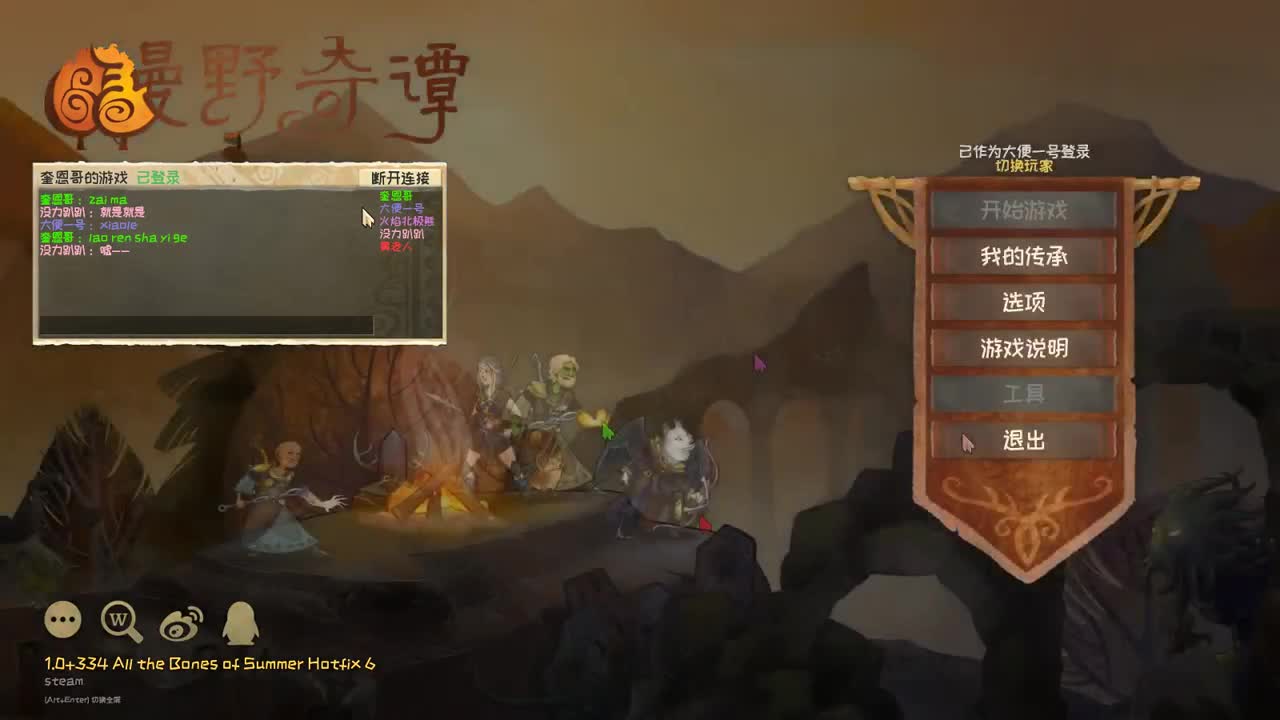
Task: Open 我的传承 legacy screen
Action: coord(1022,257)
